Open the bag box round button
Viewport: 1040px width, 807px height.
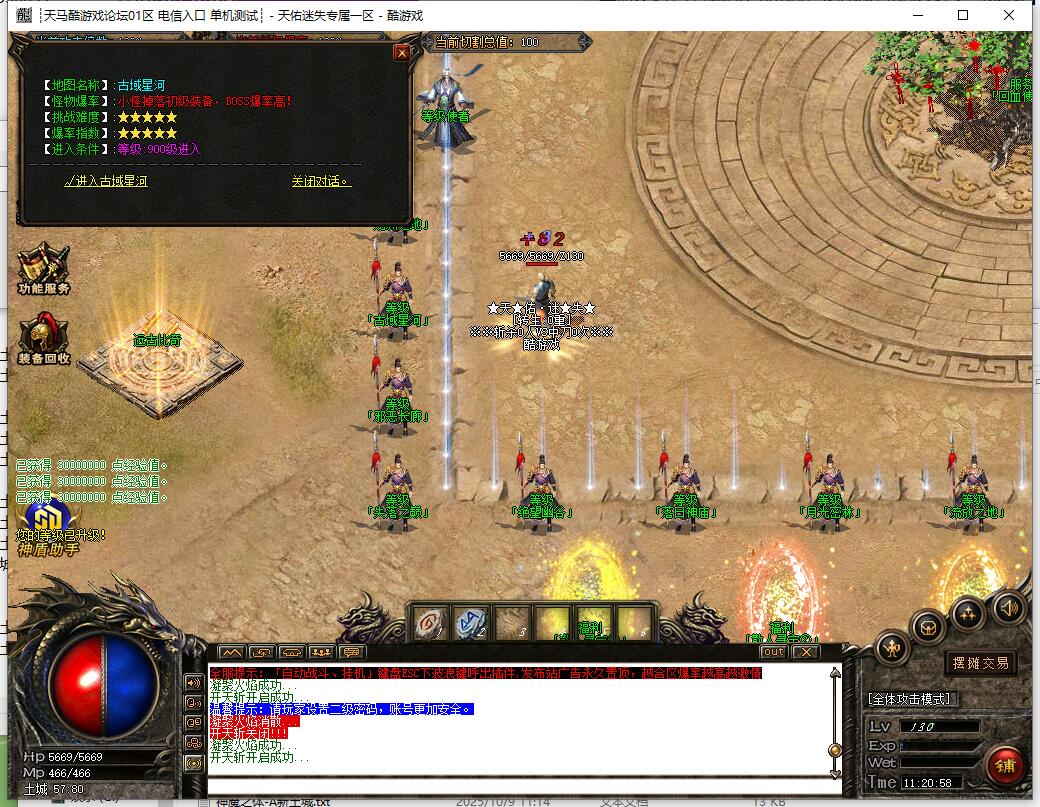929,627
